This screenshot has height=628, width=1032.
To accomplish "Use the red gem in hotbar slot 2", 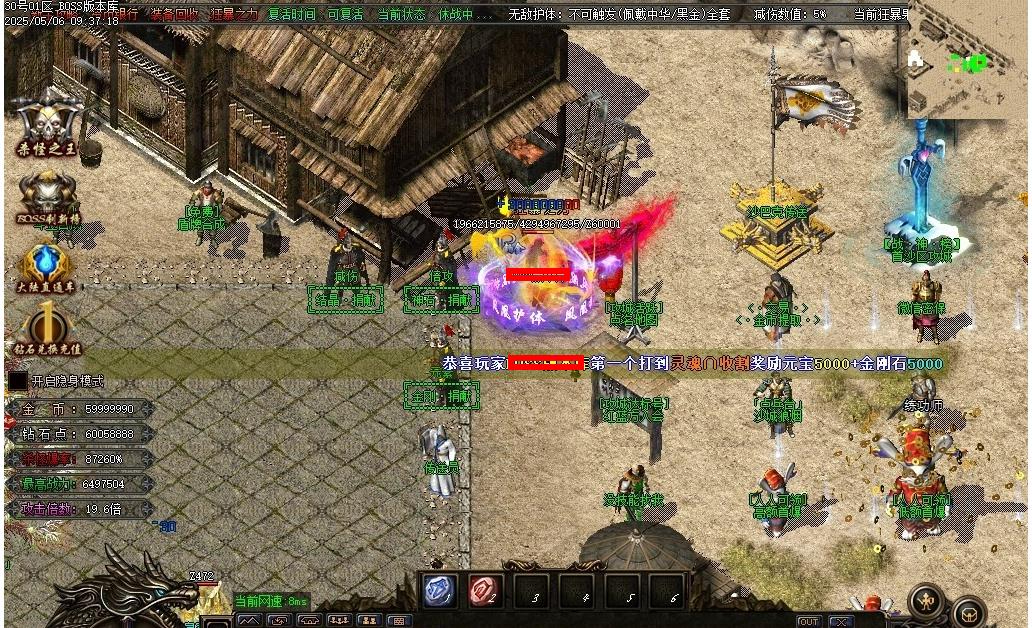I will [486, 591].
